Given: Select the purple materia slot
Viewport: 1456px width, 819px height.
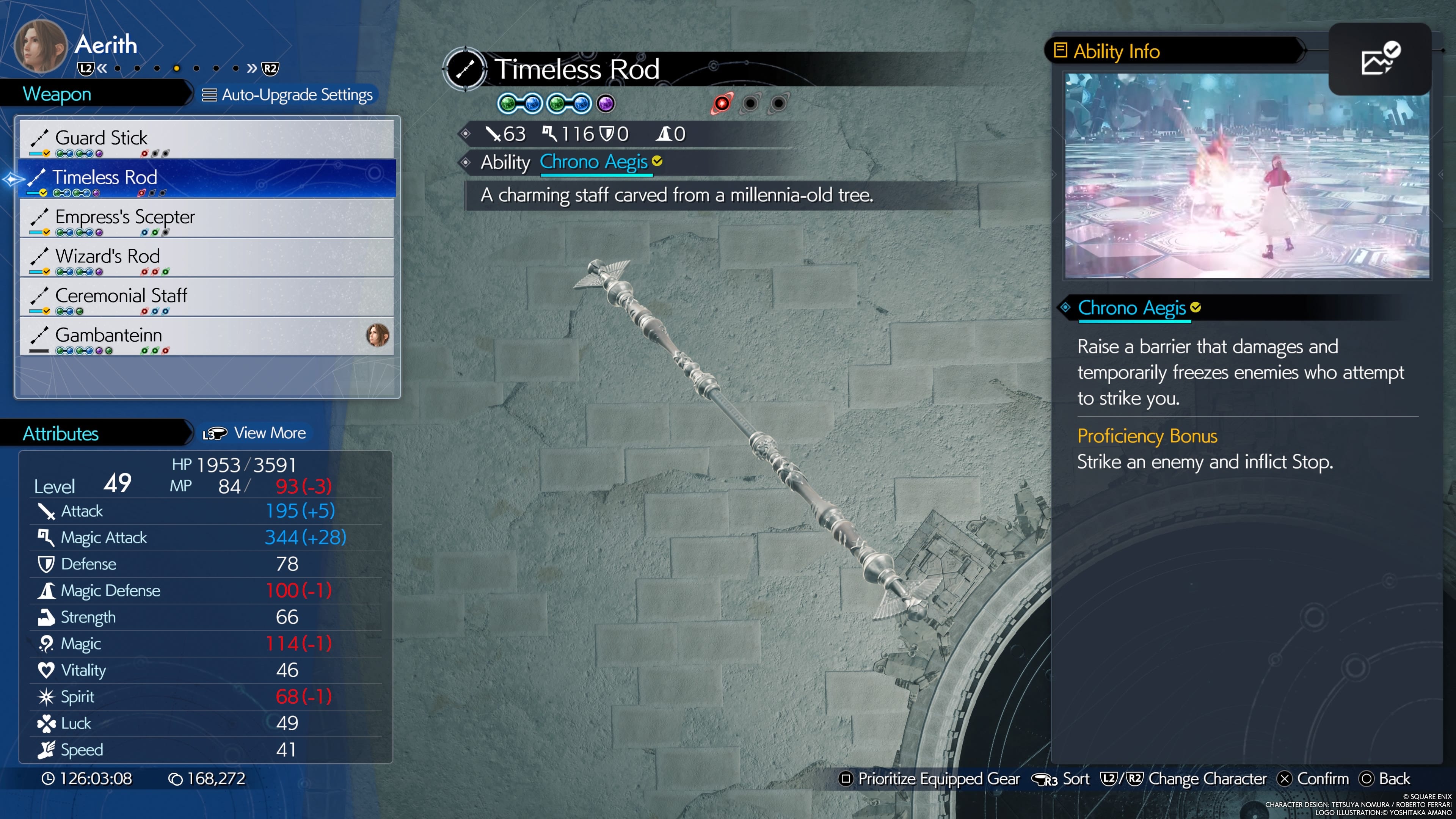Looking at the screenshot, I should coord(606,104).
